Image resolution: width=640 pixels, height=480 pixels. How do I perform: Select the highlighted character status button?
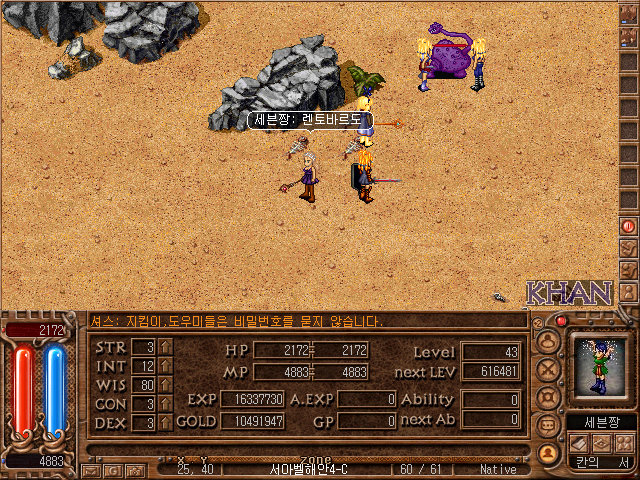548,452
